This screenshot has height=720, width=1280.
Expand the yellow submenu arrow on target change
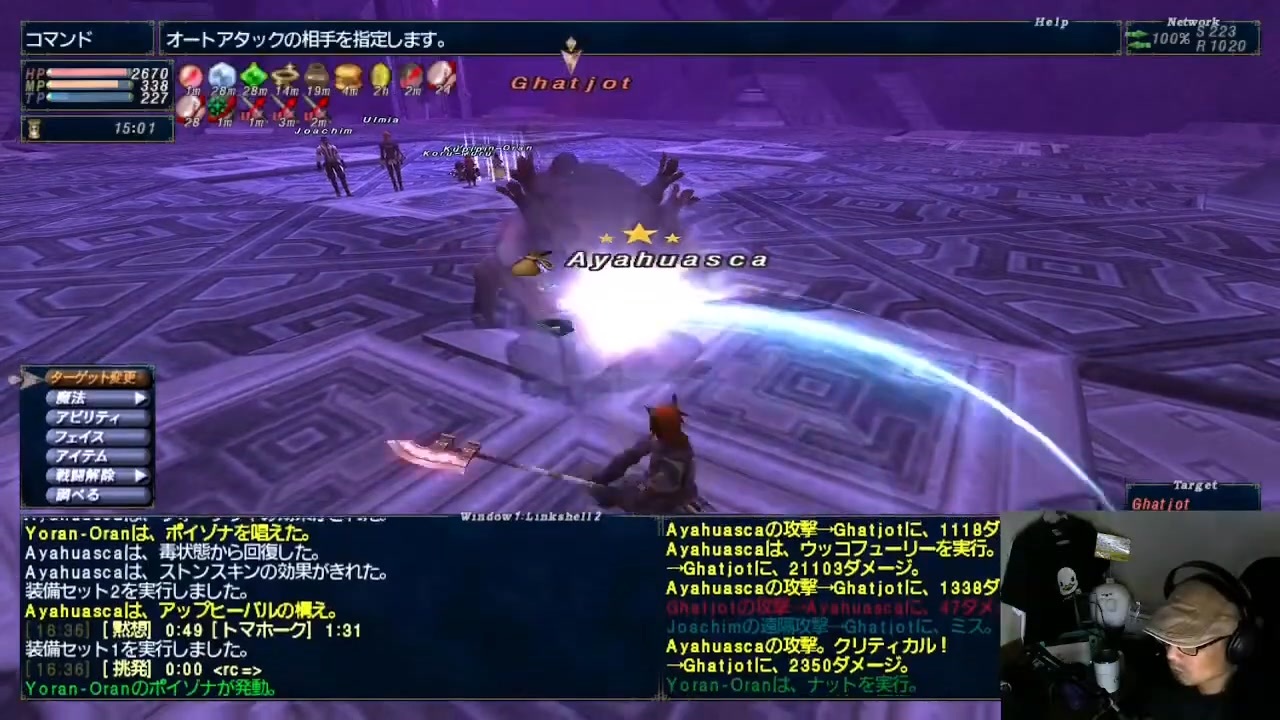click(x=140, y=397)
